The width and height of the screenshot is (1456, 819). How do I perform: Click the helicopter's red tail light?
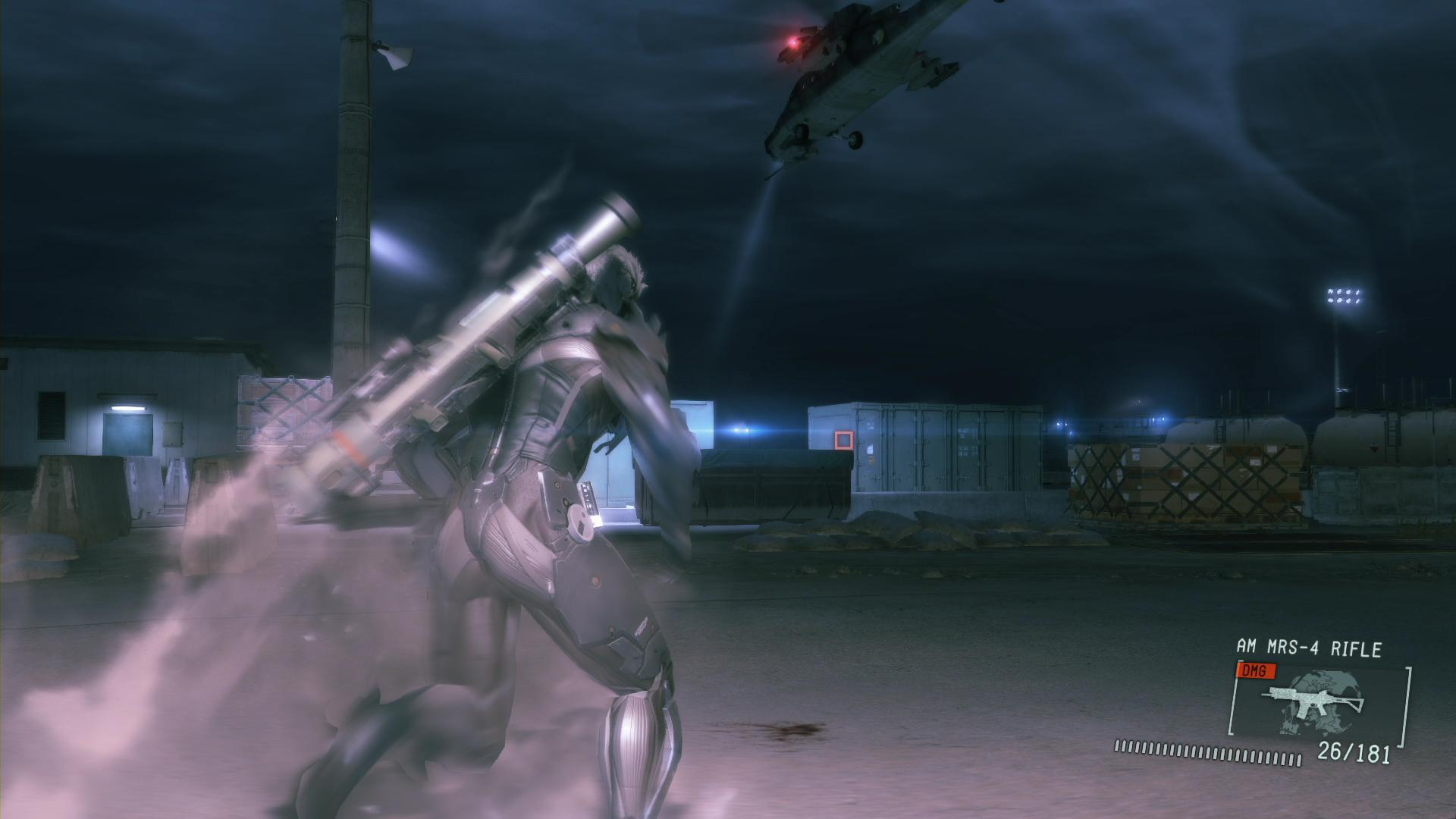[x=795, y=43]
